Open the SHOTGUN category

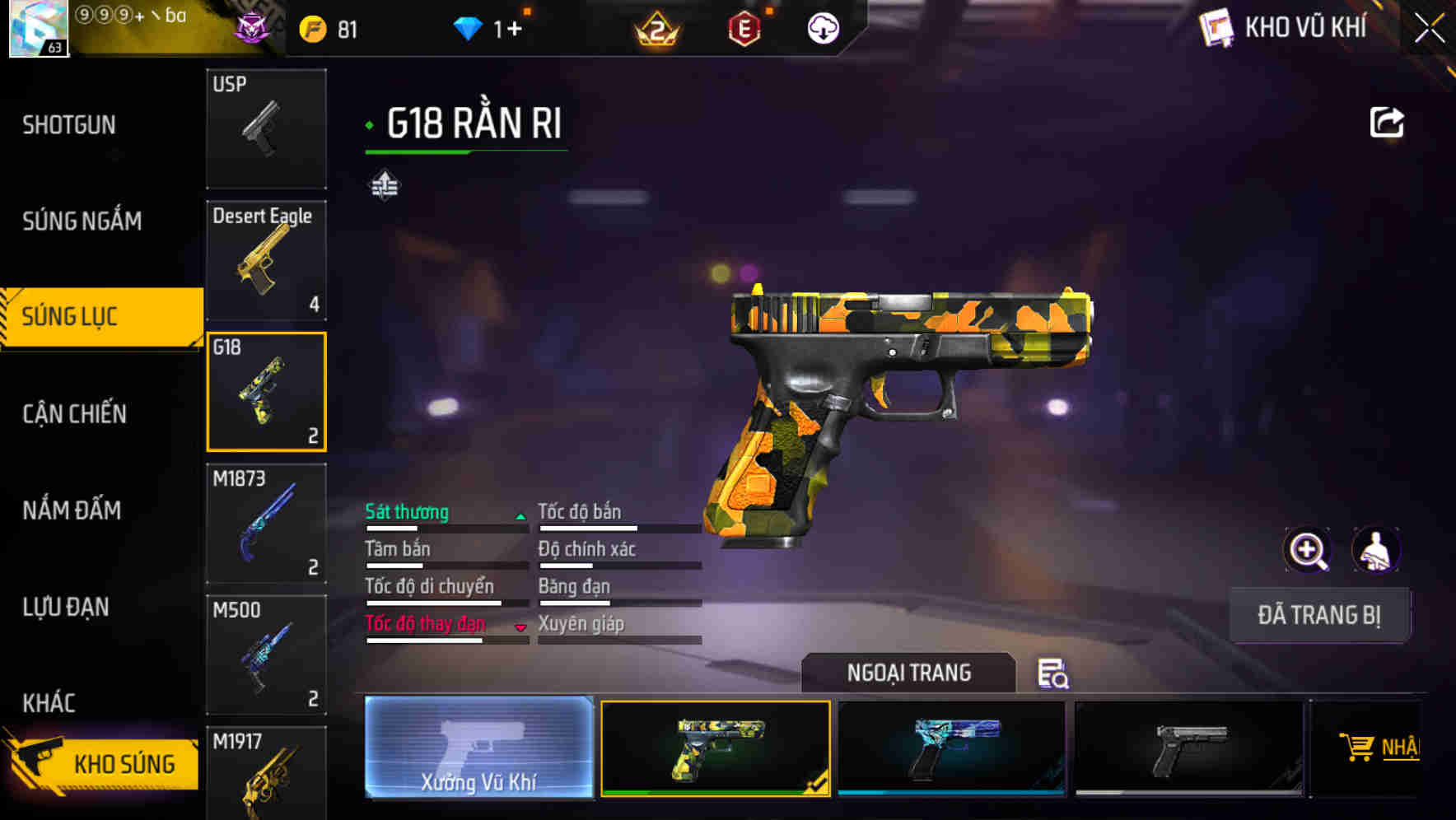point(69,123)
